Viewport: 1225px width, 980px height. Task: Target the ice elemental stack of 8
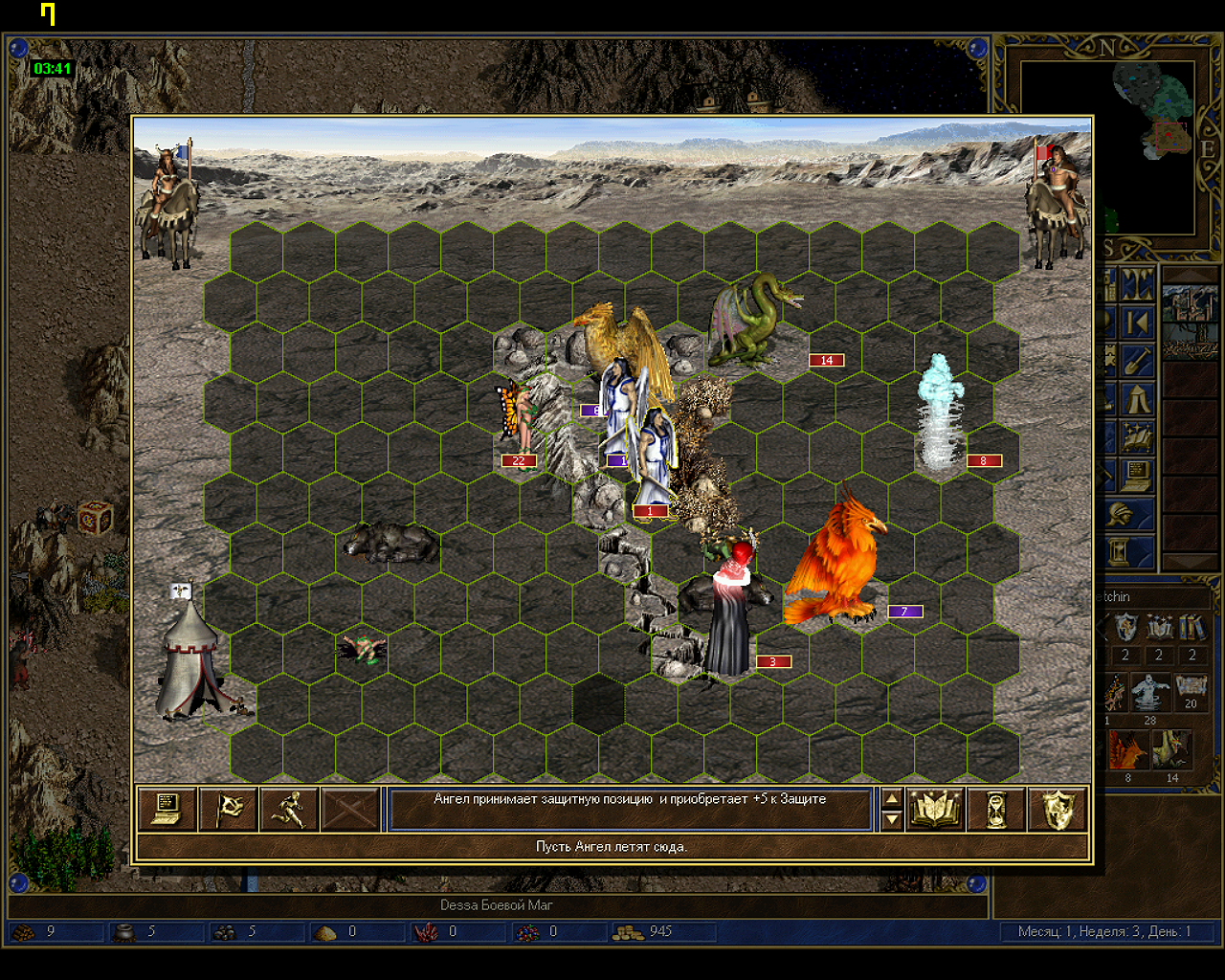pyautogui.click(x=941, y=413)
